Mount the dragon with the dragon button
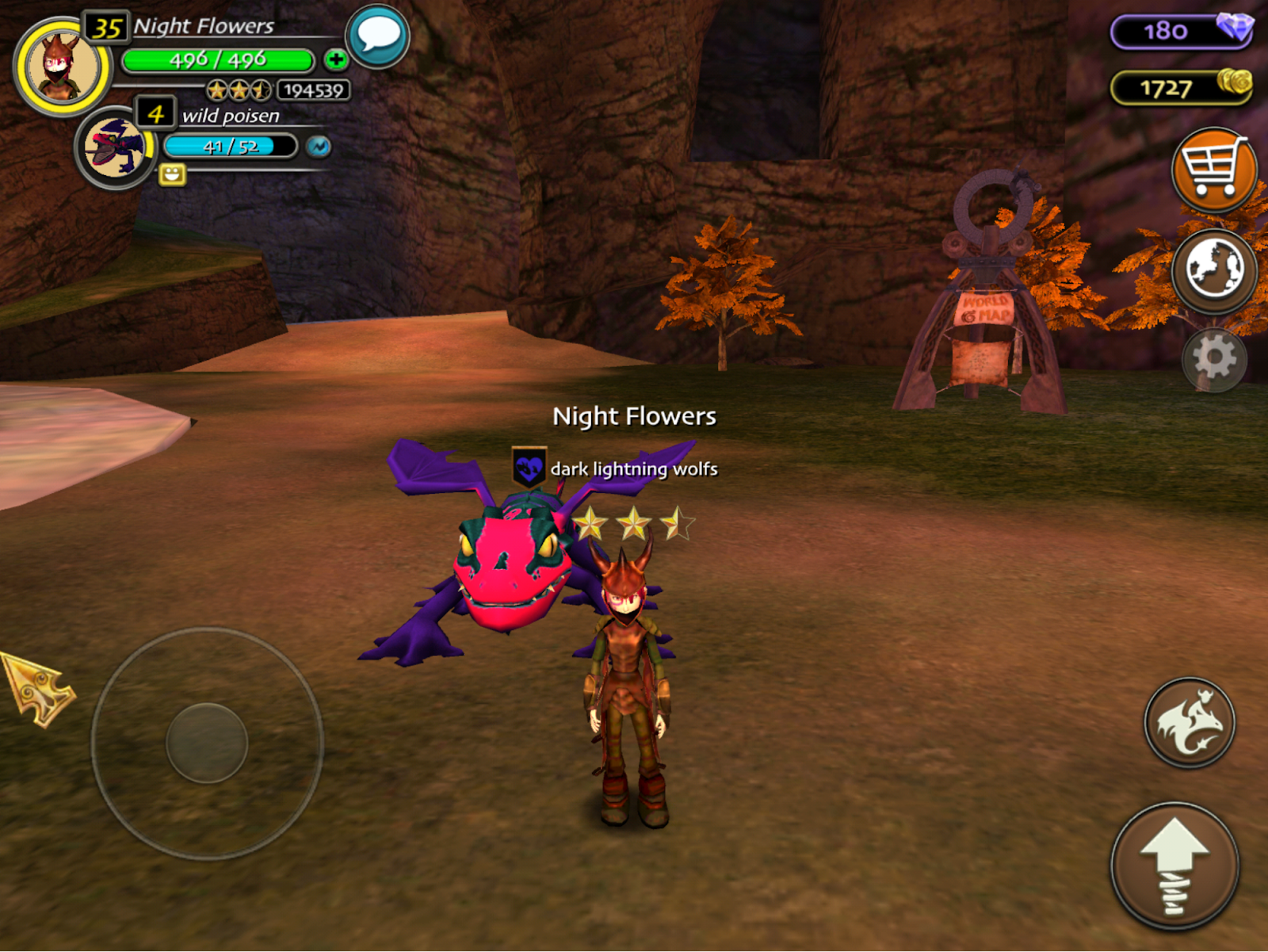1268x952 pixels. (1189, 722)
